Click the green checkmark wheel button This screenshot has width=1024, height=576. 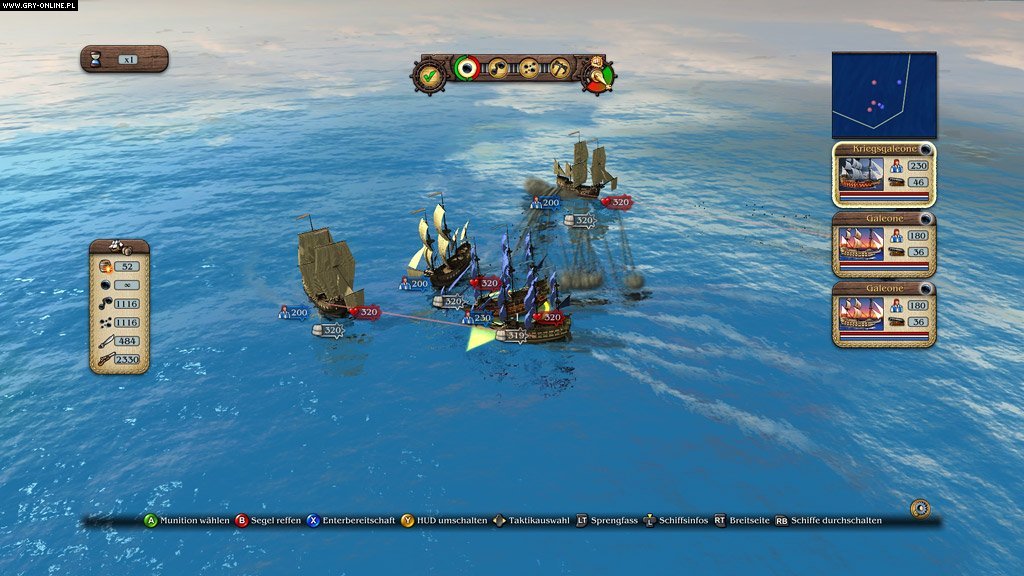pyautogui.click(x=429, y=73)
